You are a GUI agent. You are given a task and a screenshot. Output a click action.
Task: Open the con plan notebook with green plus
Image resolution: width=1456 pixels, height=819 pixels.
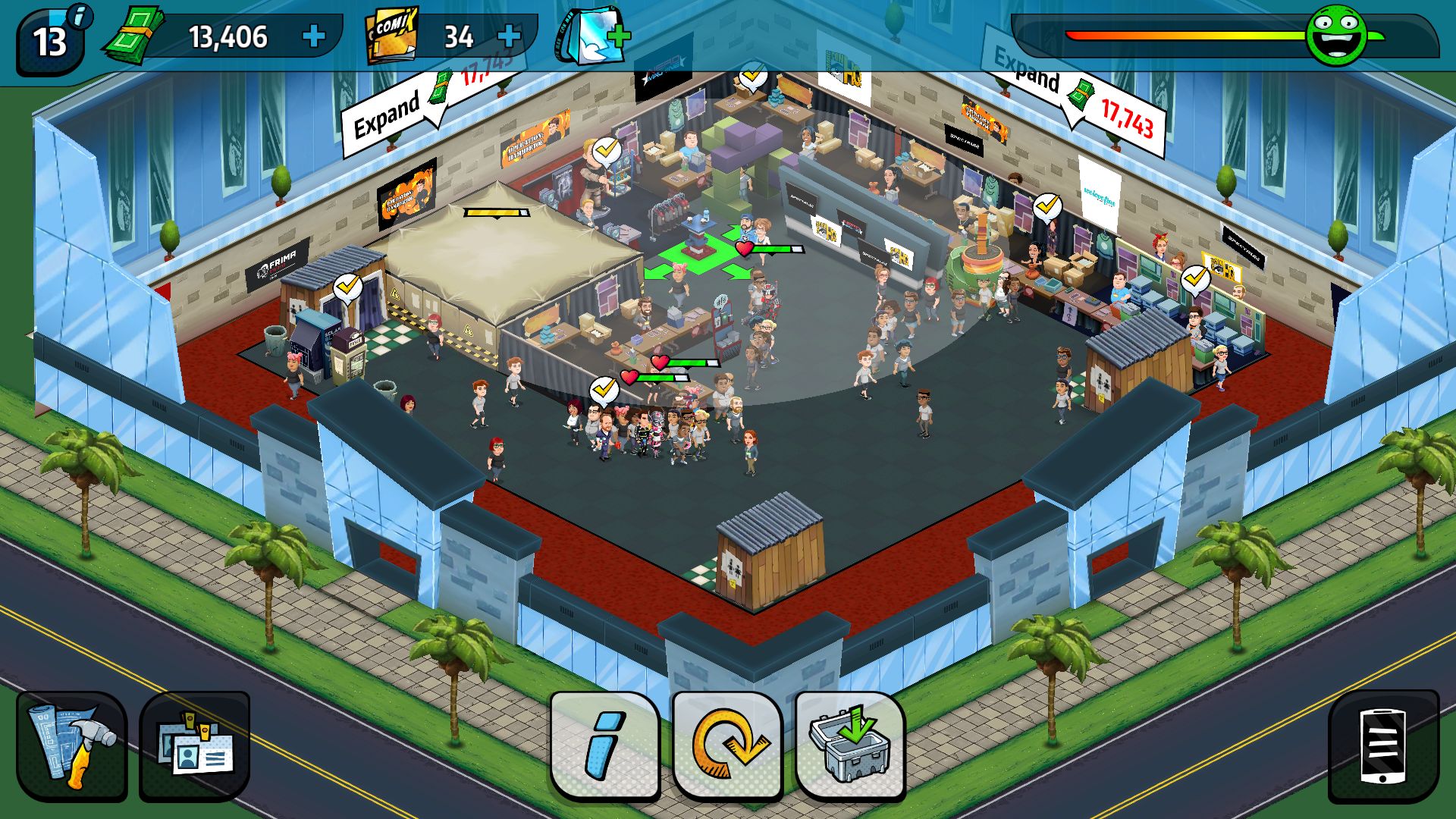588,36
